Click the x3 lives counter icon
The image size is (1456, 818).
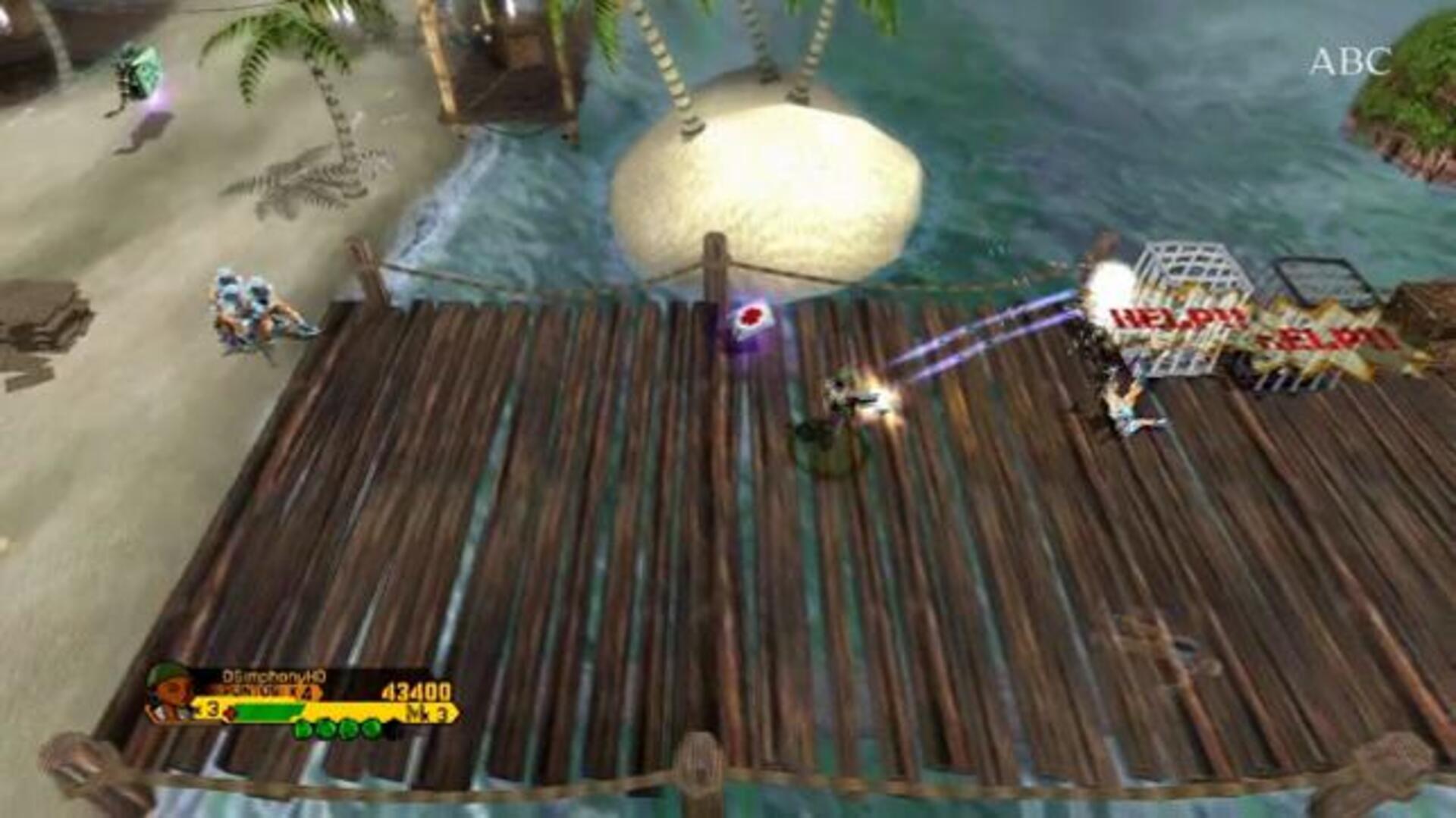(209, 711)
